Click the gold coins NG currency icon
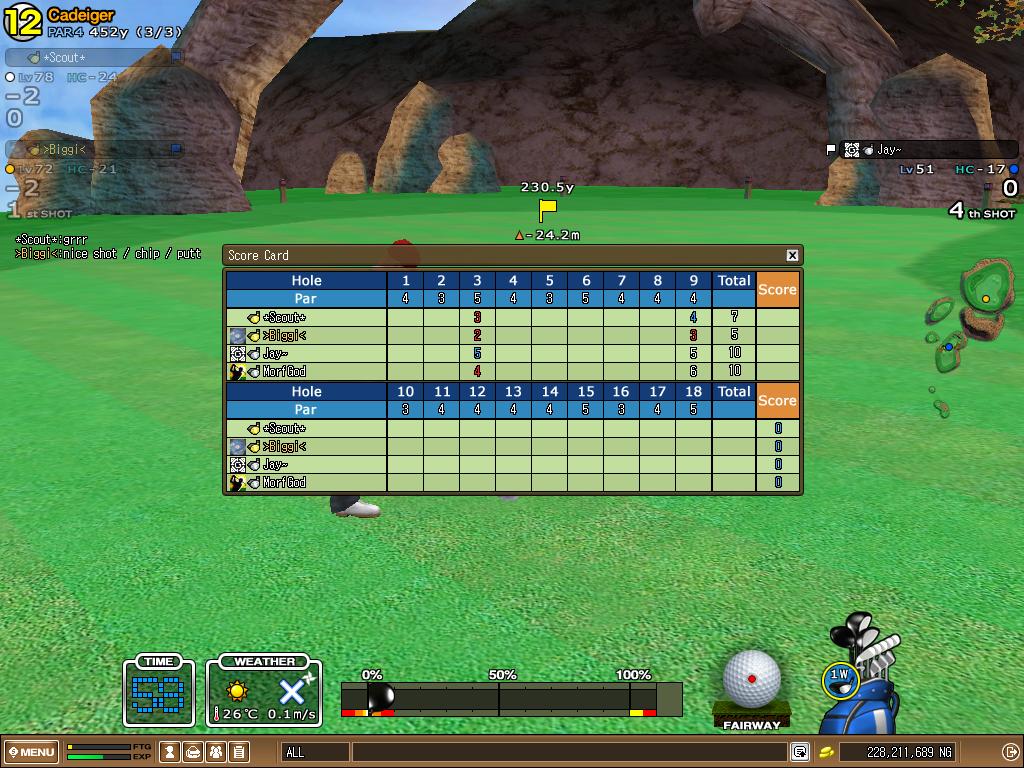1024x768 pixels. [827, 752]
